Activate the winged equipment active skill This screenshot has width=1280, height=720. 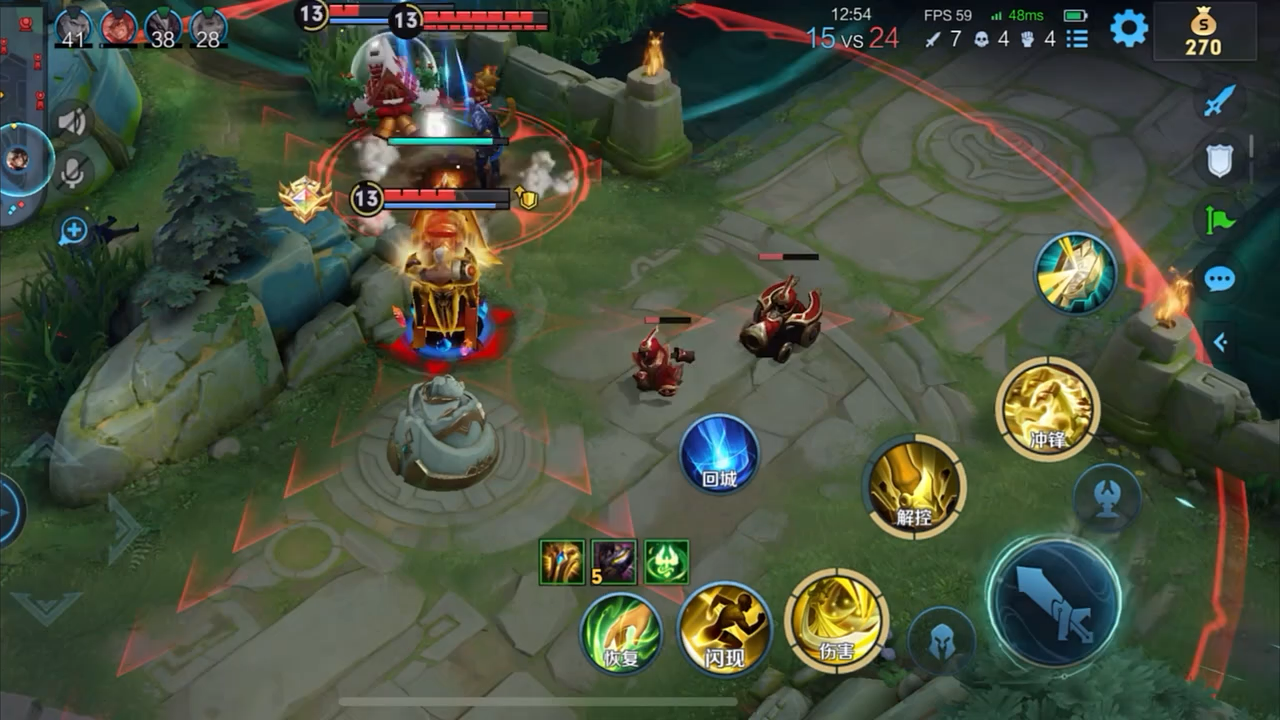tap(1075, 273)
